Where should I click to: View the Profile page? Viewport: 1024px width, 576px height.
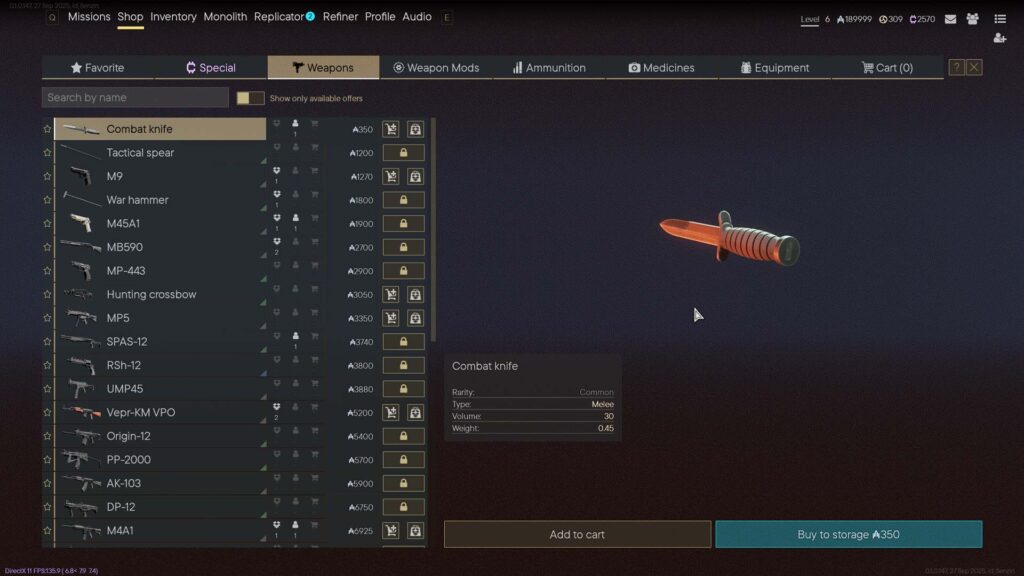[380, 17]
